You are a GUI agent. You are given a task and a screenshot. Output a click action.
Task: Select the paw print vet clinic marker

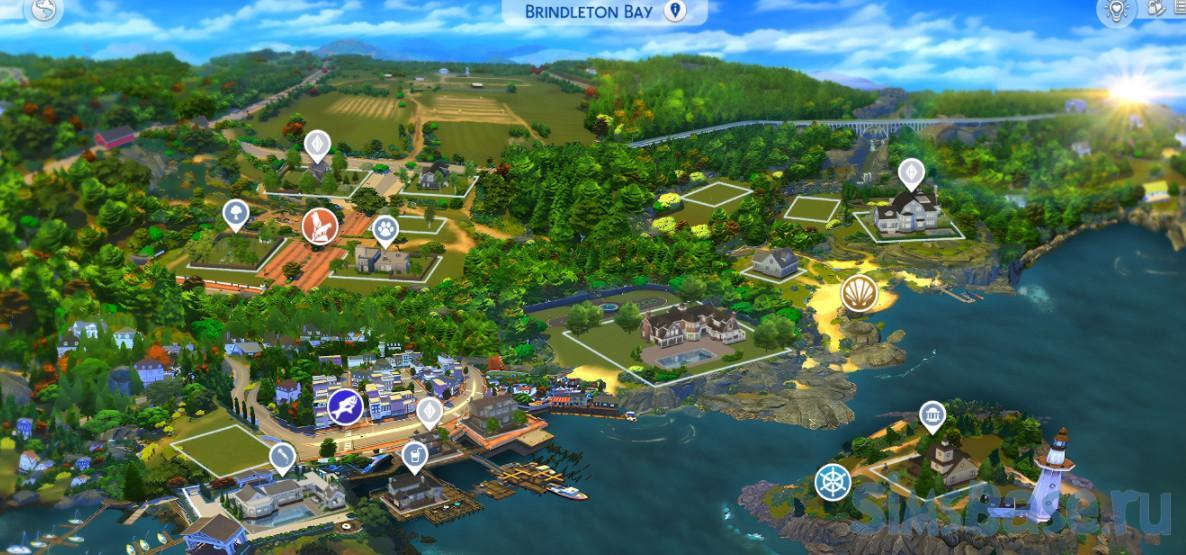pos(385,231)
